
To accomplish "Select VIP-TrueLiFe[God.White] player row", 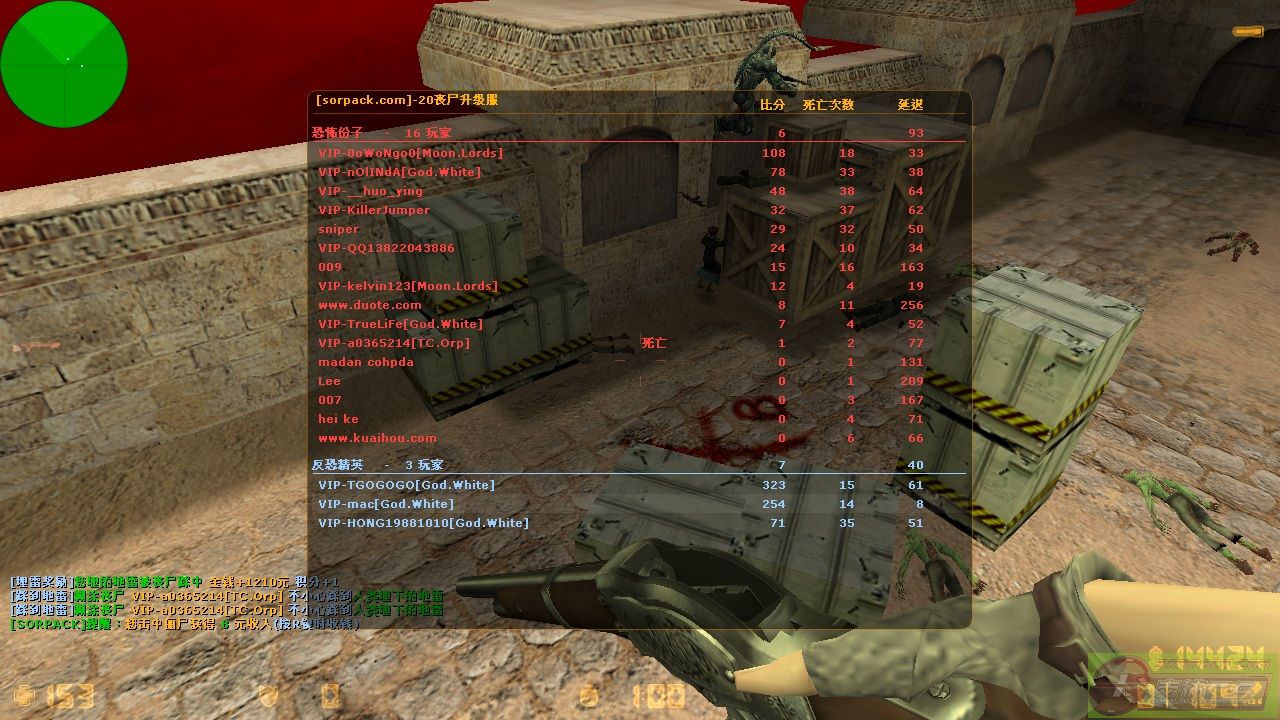I will pyautogui.click(x=400, y=324).
